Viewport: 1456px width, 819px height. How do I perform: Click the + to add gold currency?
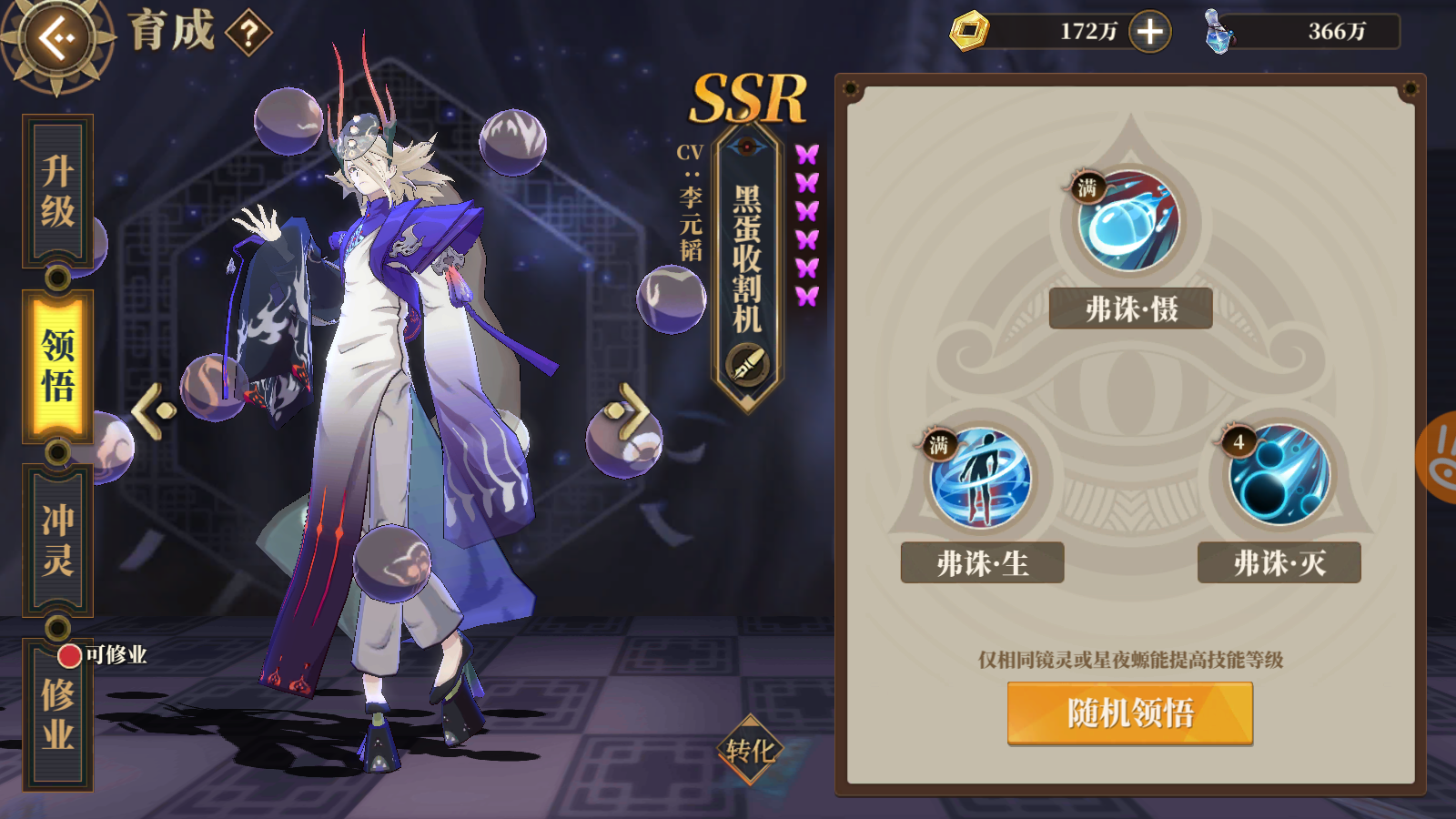click(1150, 30)
